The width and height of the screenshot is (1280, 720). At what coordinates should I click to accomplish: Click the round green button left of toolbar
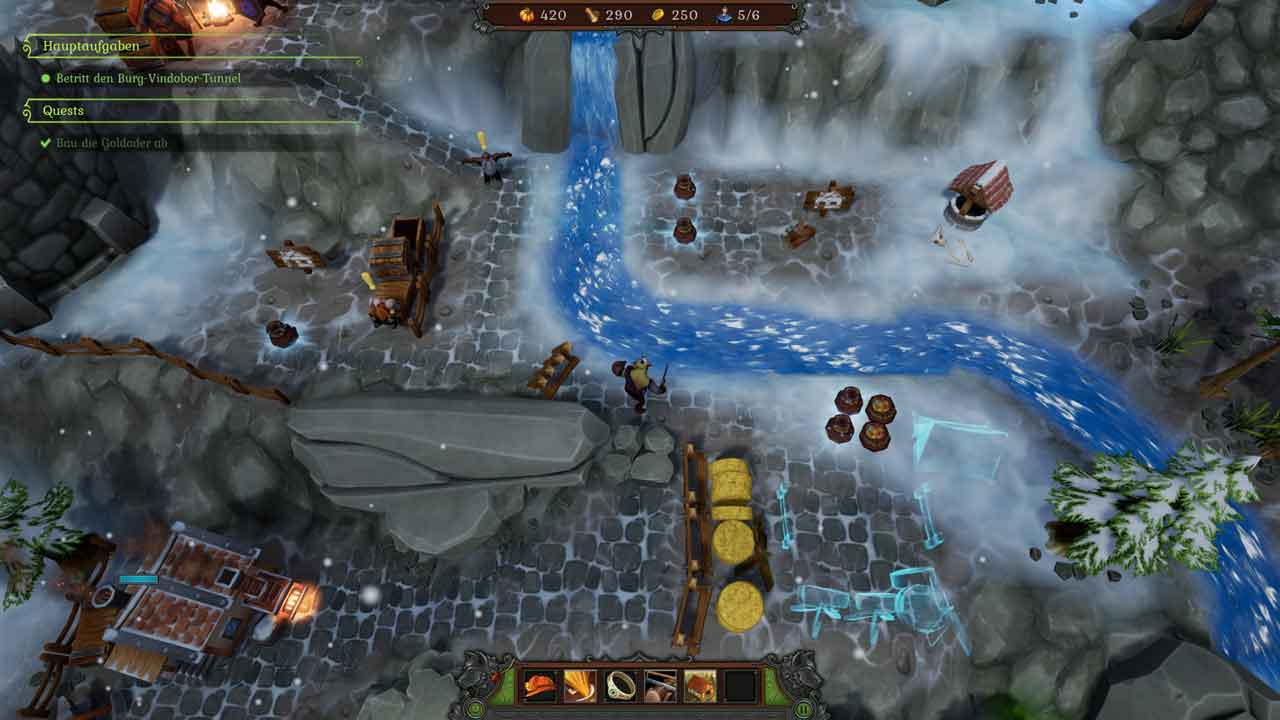[476, 710]
